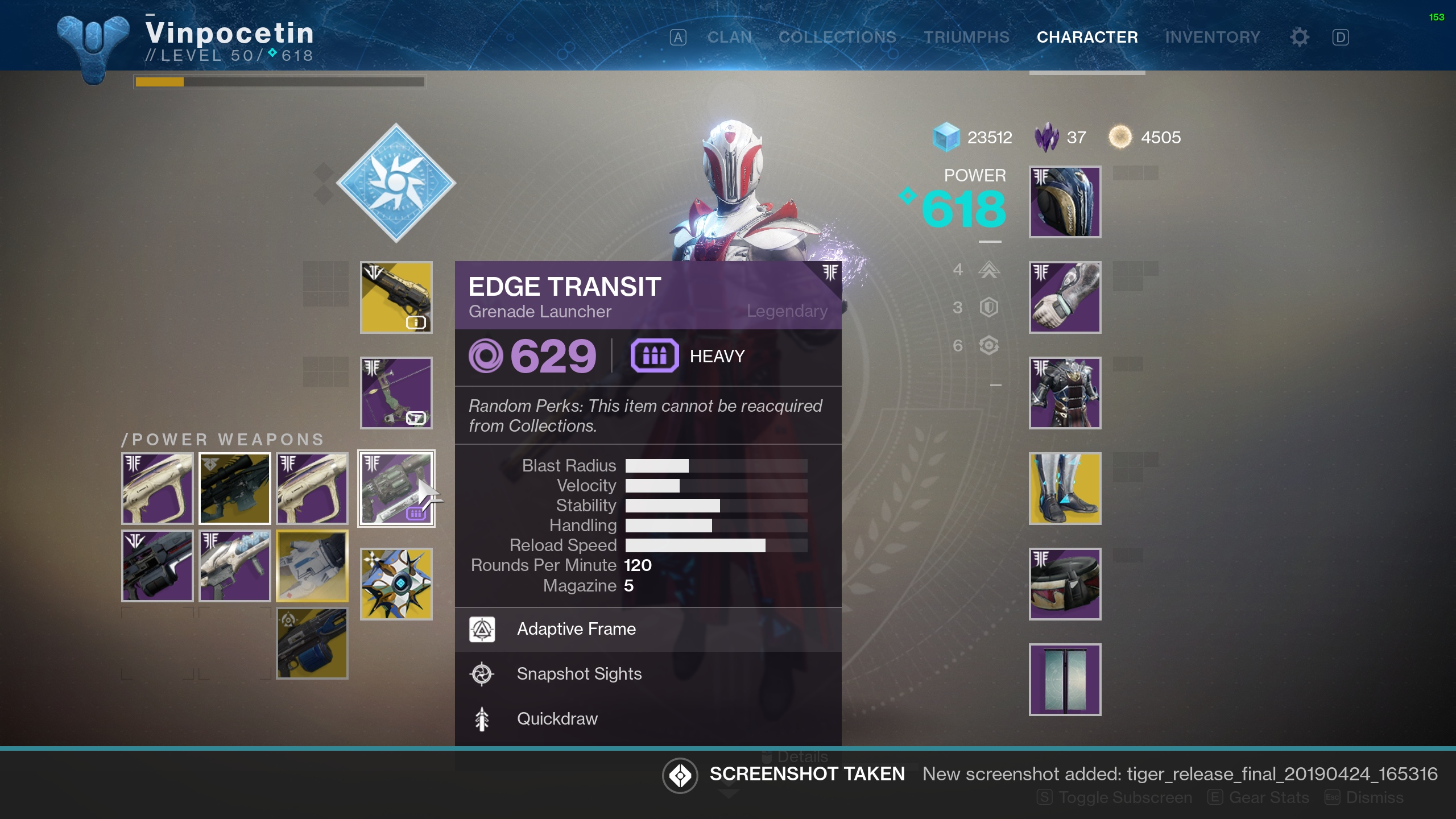Toggle Subscreen with the S option

pos(1112,797)
